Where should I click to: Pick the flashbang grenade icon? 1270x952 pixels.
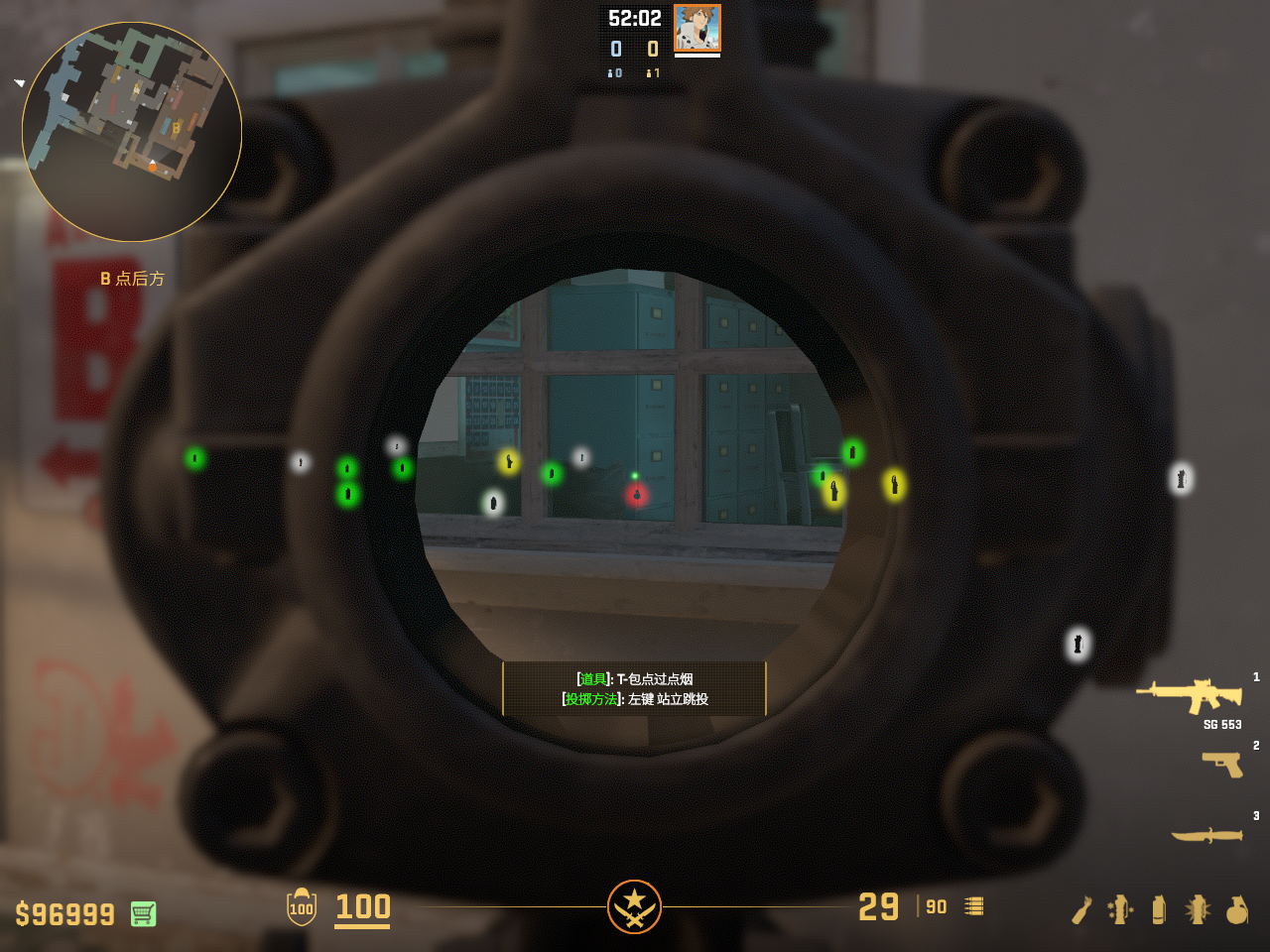pos(1198,909)
